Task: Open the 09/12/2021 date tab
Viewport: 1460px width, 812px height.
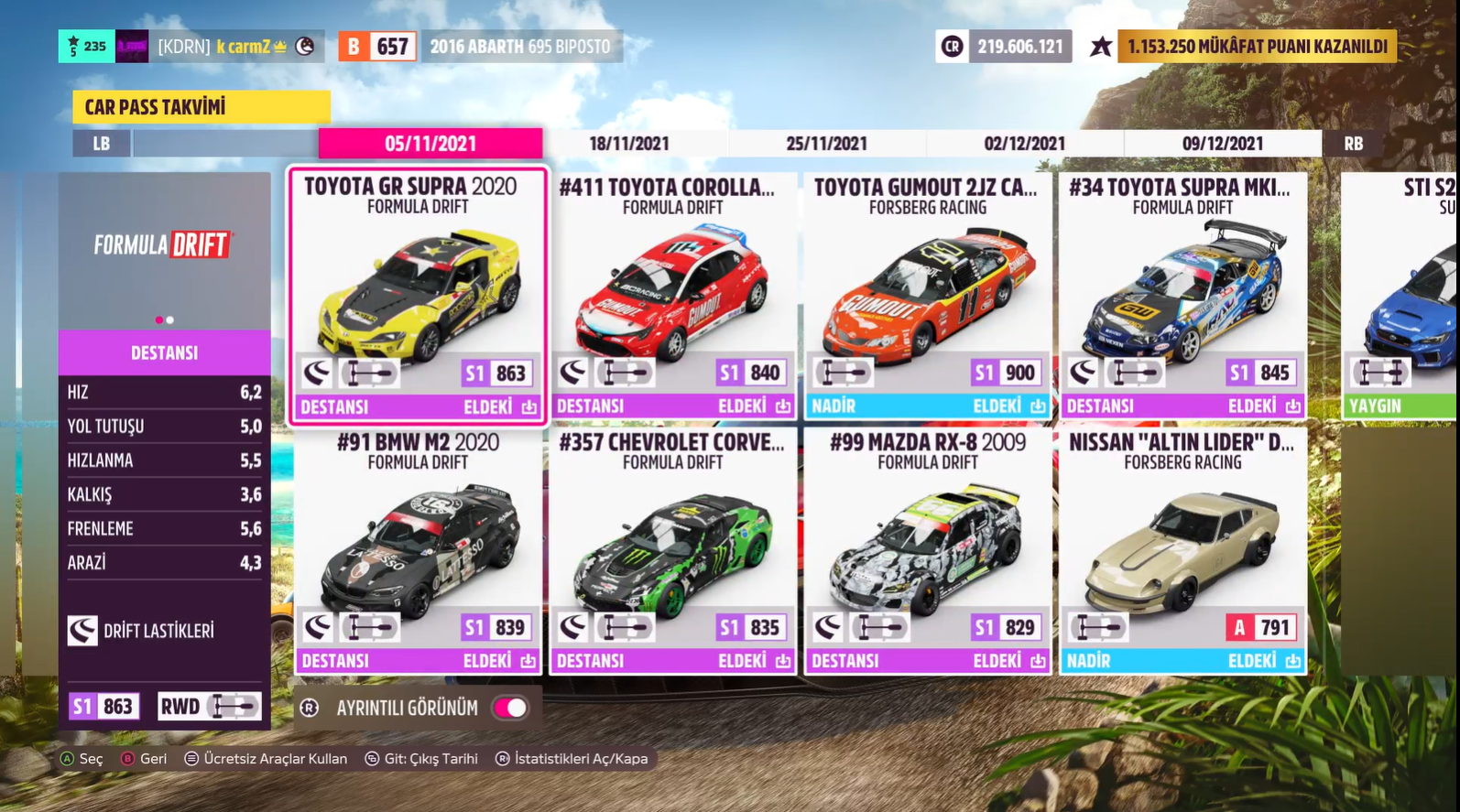Action: click(1222, 144)
